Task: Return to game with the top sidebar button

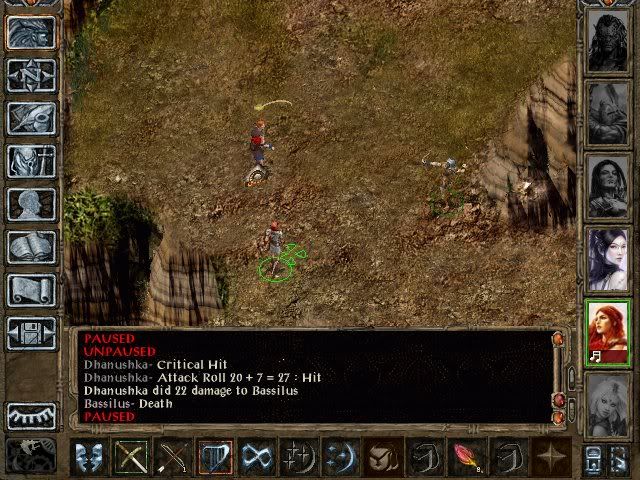Action: 30,32
